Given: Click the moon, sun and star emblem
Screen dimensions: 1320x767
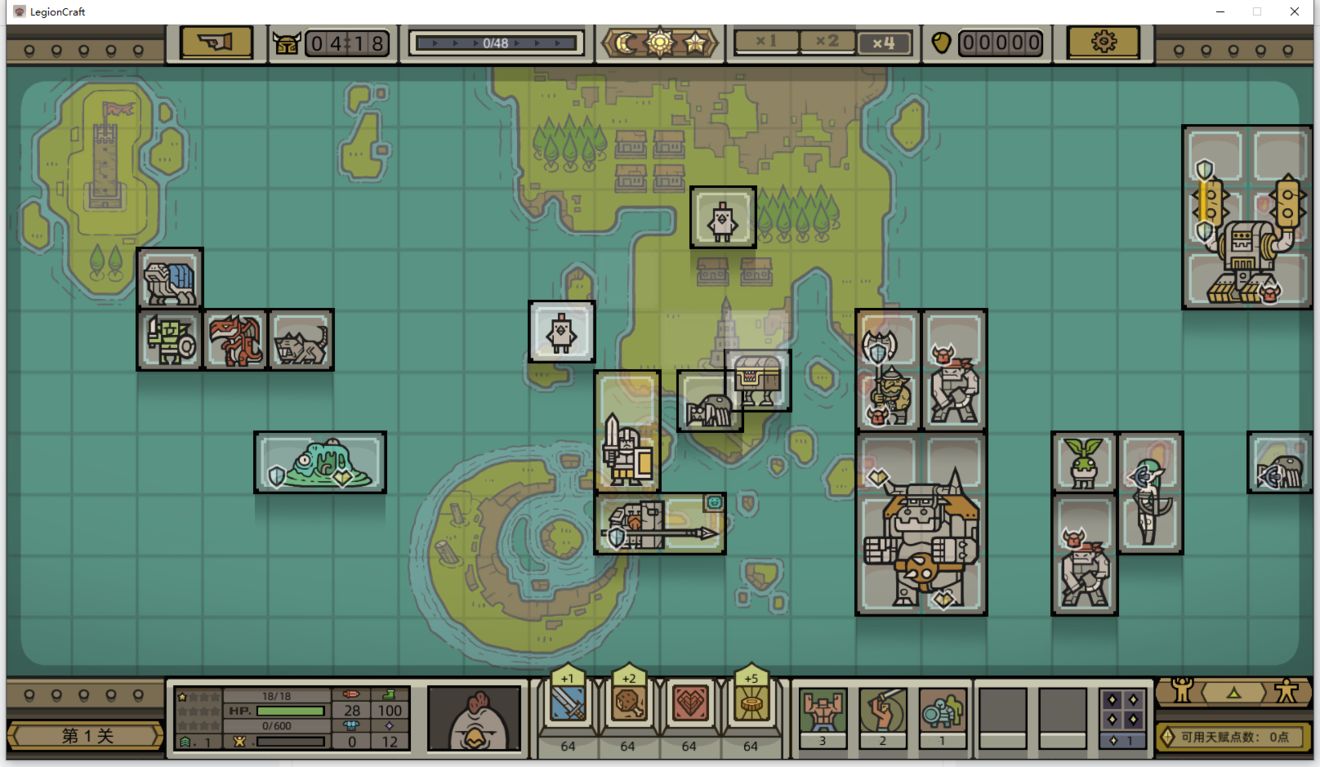Looking at the screenshot, I should coord(660,43).
